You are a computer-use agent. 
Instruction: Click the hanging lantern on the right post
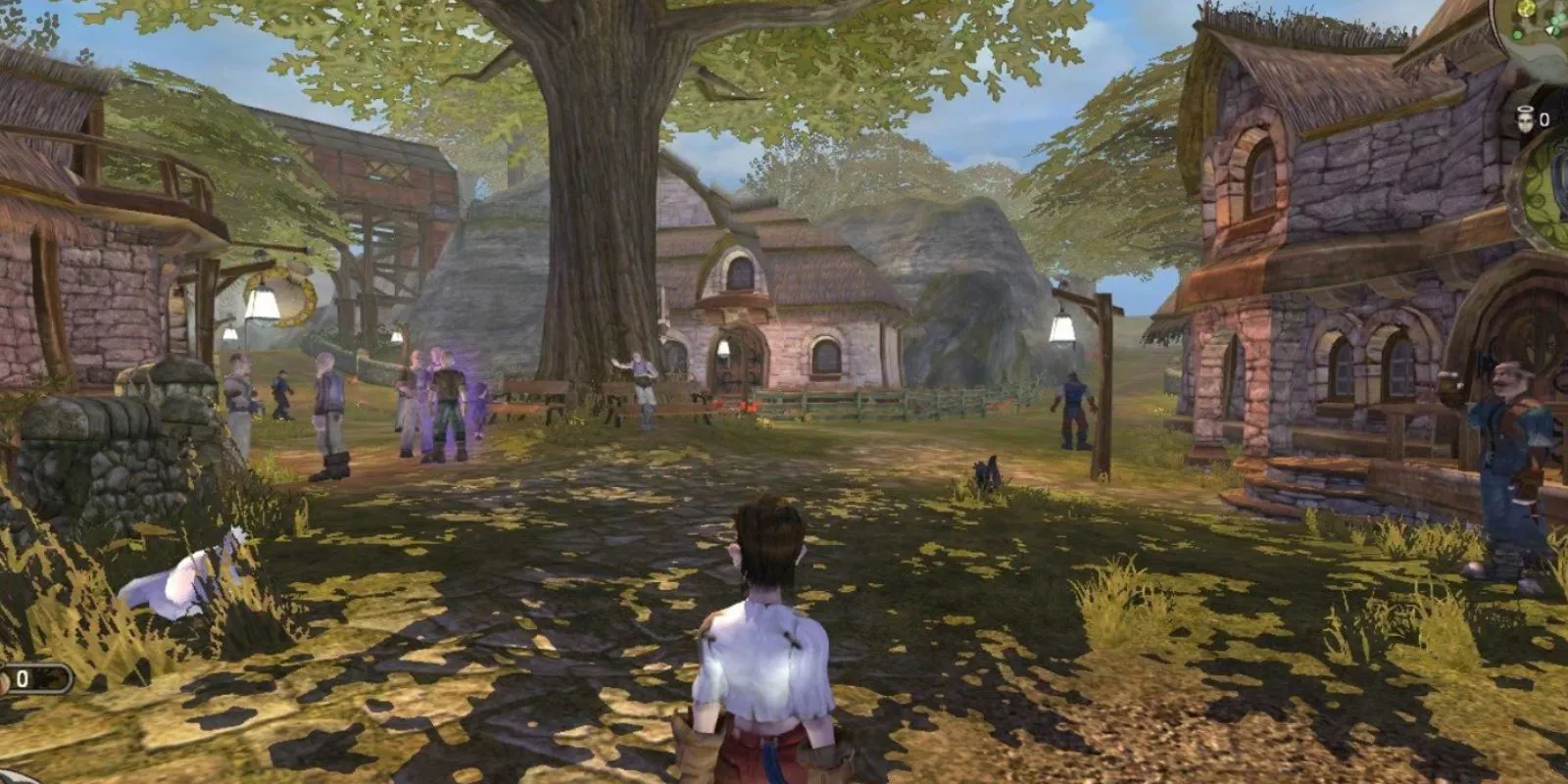(x=1063, y=328)
